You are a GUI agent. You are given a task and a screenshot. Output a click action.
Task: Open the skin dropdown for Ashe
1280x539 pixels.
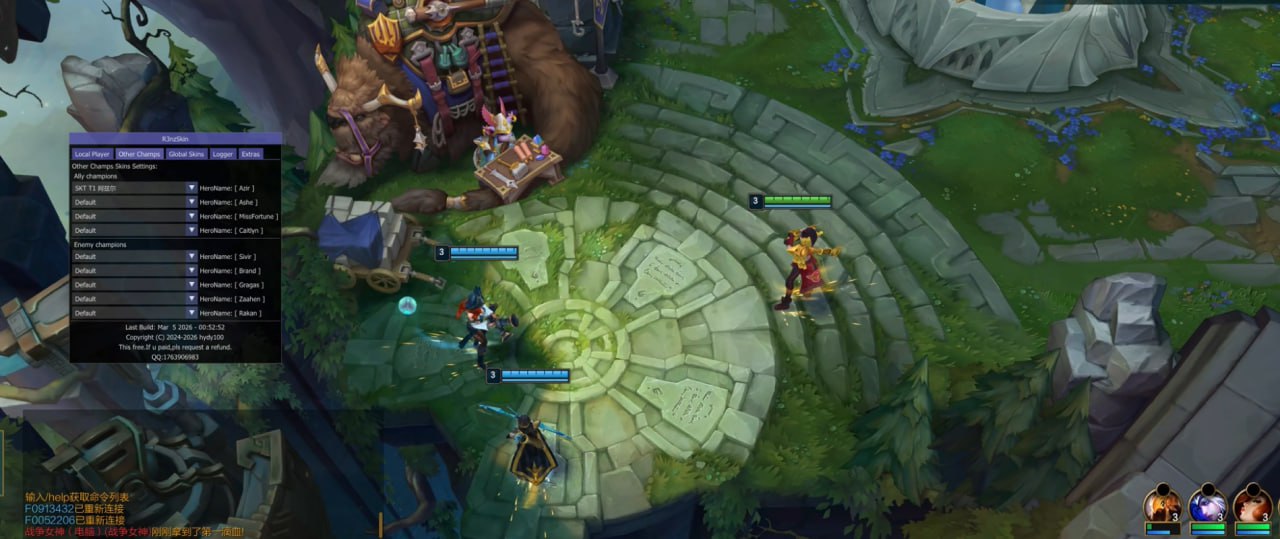[x=192, y=202]
